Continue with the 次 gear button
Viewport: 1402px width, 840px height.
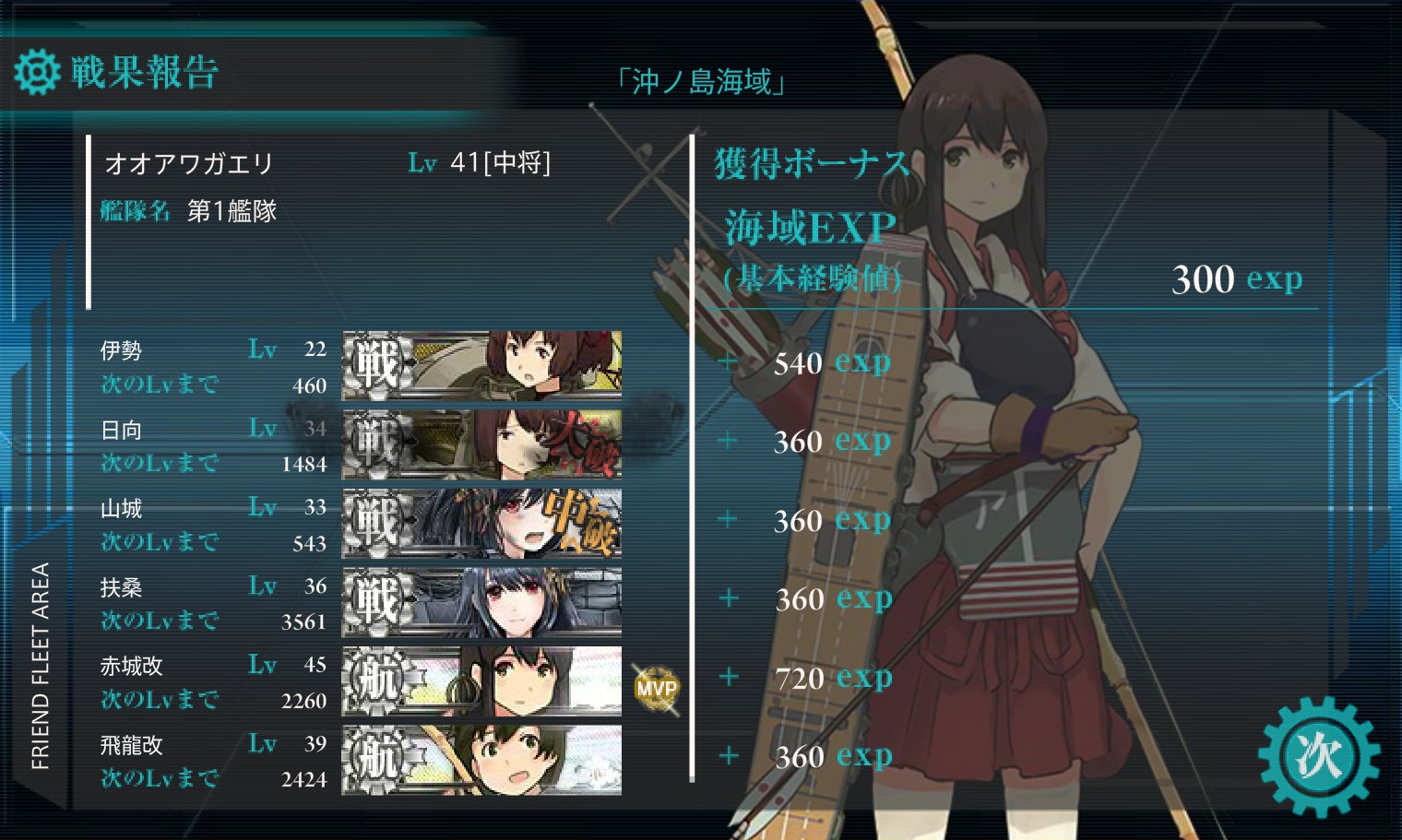(1319, 756)
